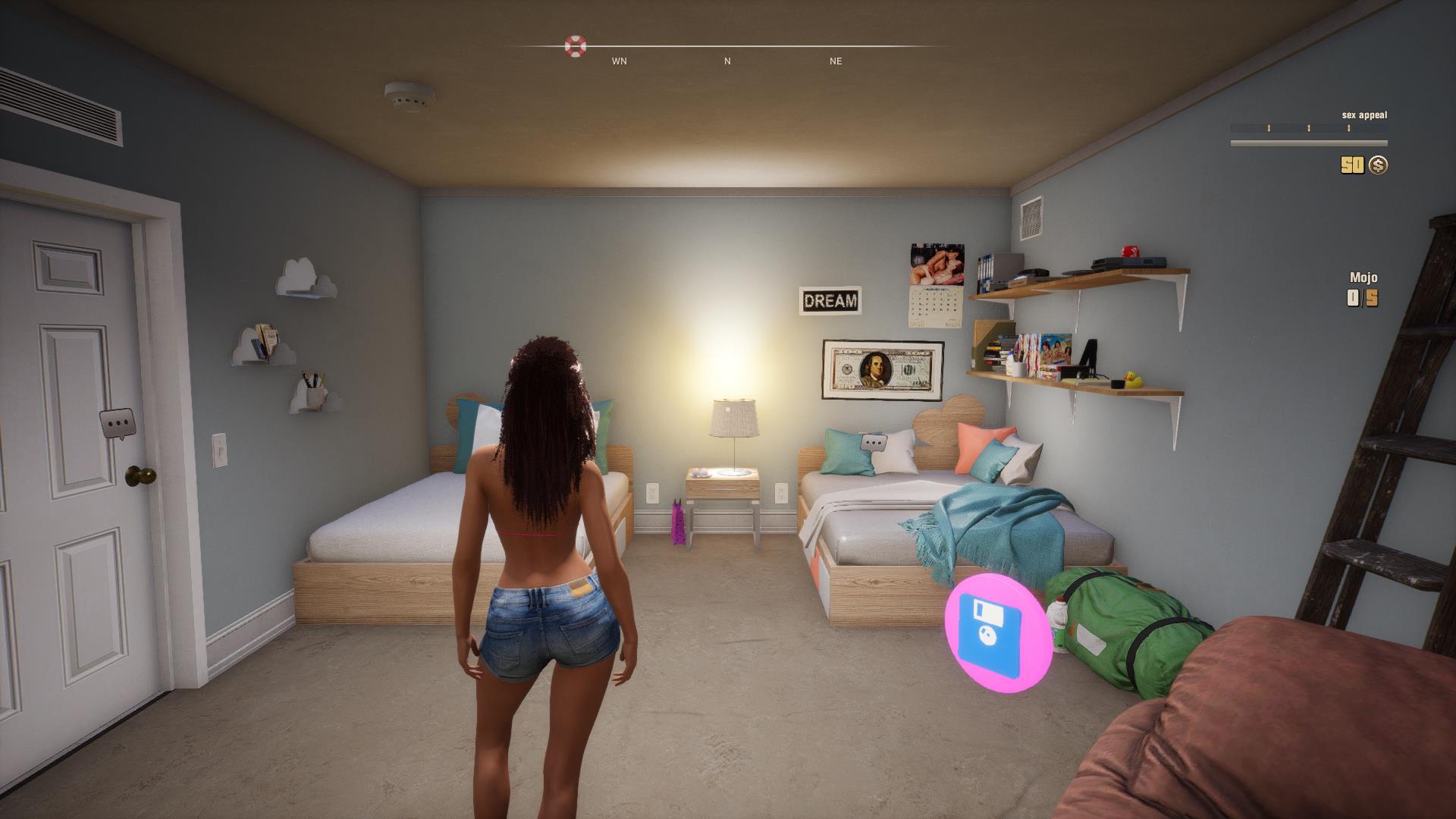
Task: Select the lifebuoy marker on the compass
Action: click(x=577, y=47)
